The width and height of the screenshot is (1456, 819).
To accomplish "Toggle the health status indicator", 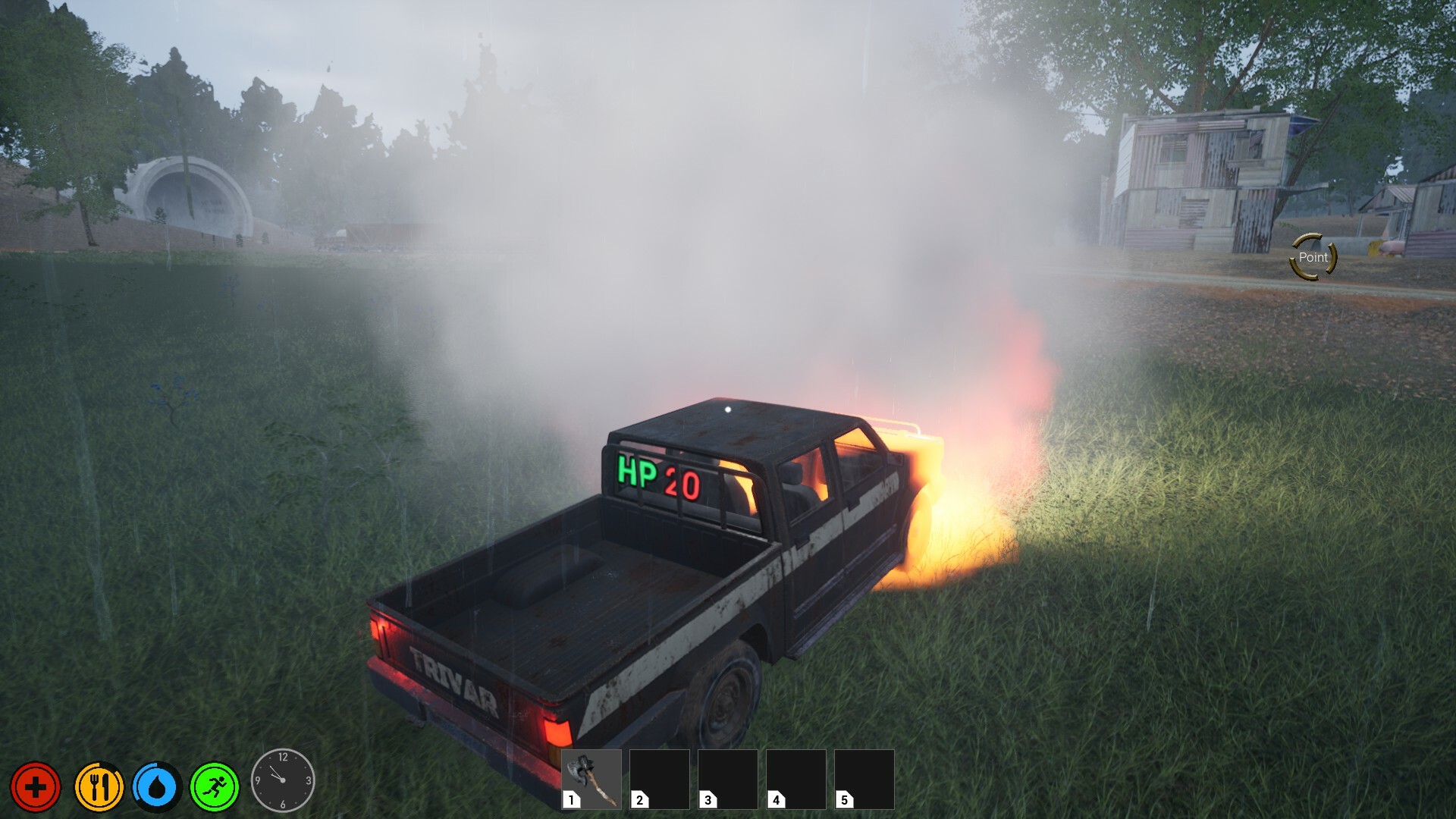I will coord(36,787).
